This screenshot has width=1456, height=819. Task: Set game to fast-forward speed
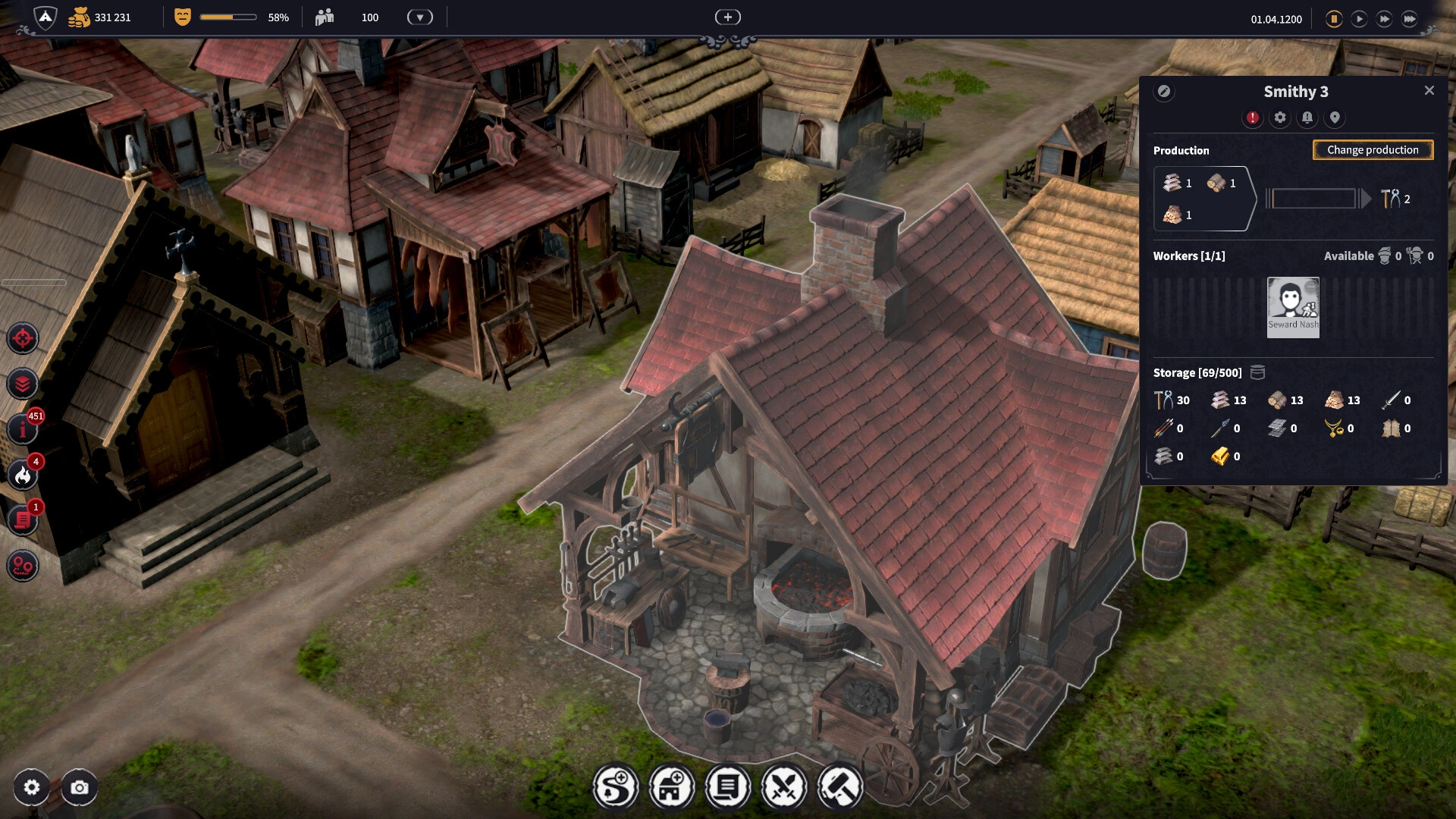(1384, 19)
